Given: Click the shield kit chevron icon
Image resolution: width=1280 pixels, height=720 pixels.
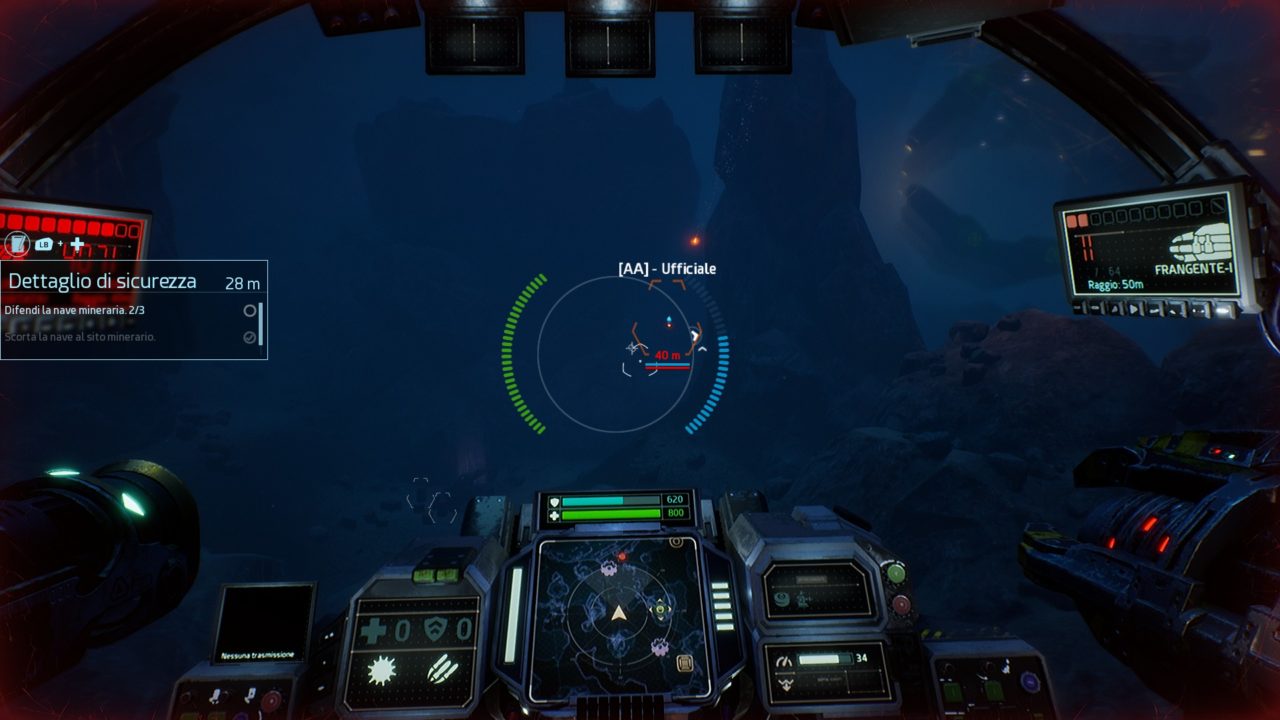Looking at the screenshot, I should point(435,629).
